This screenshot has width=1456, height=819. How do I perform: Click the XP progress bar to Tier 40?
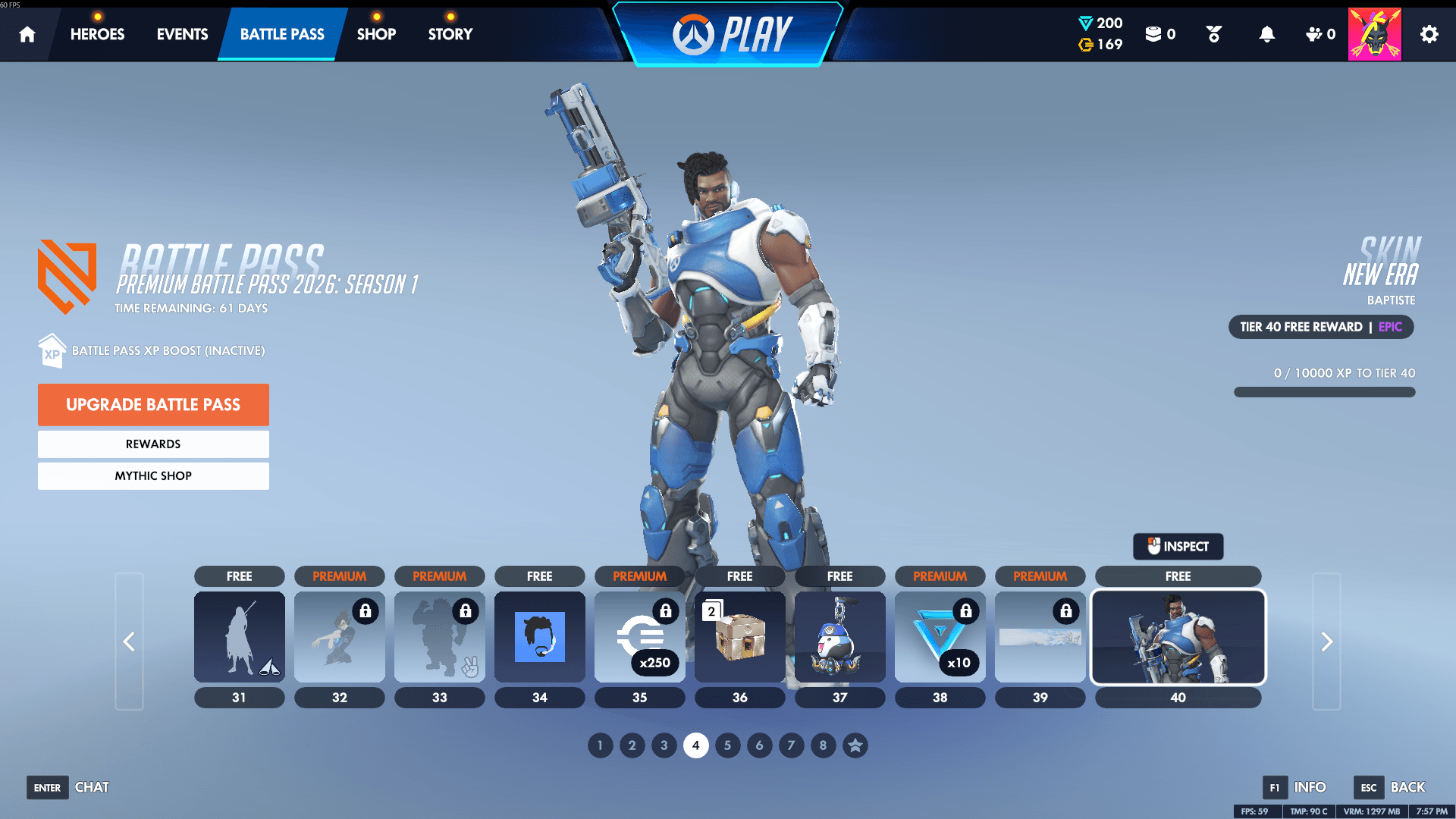pos(1323,392)
